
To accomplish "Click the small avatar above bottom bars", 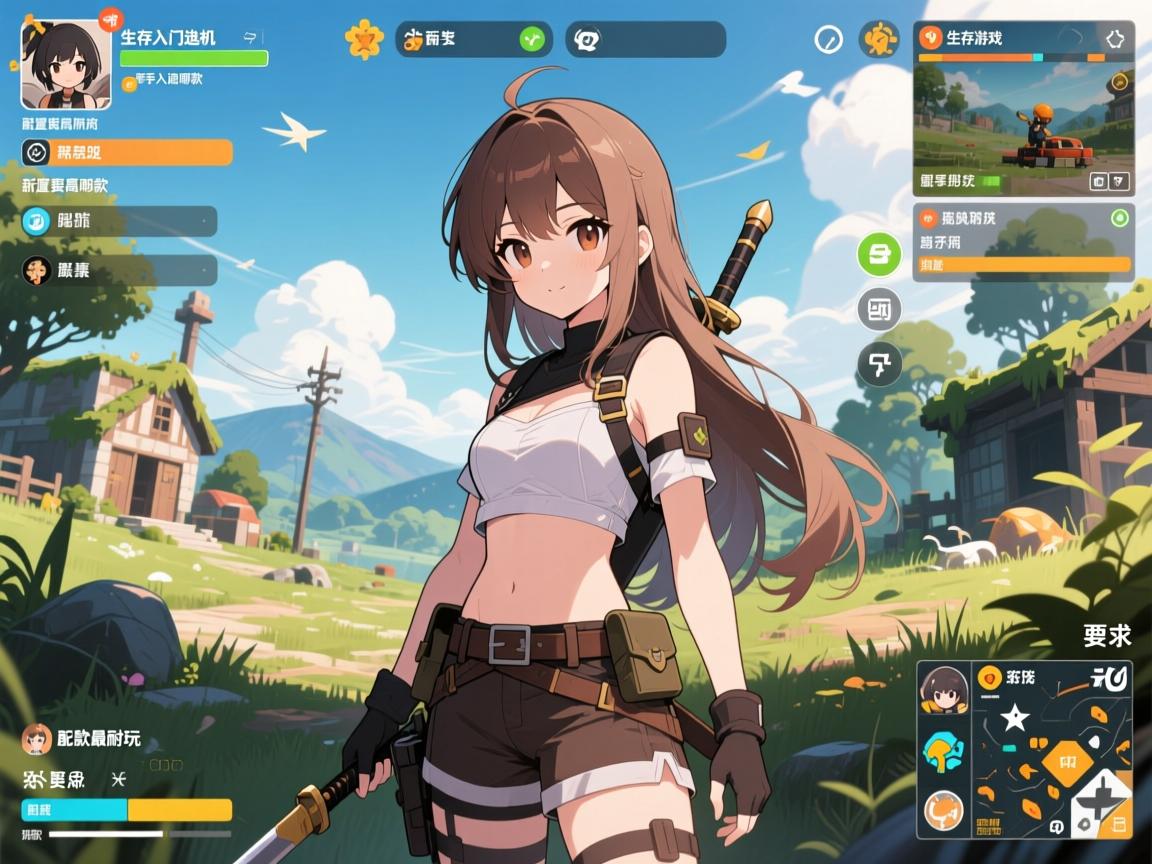I will tap(37, 740).
